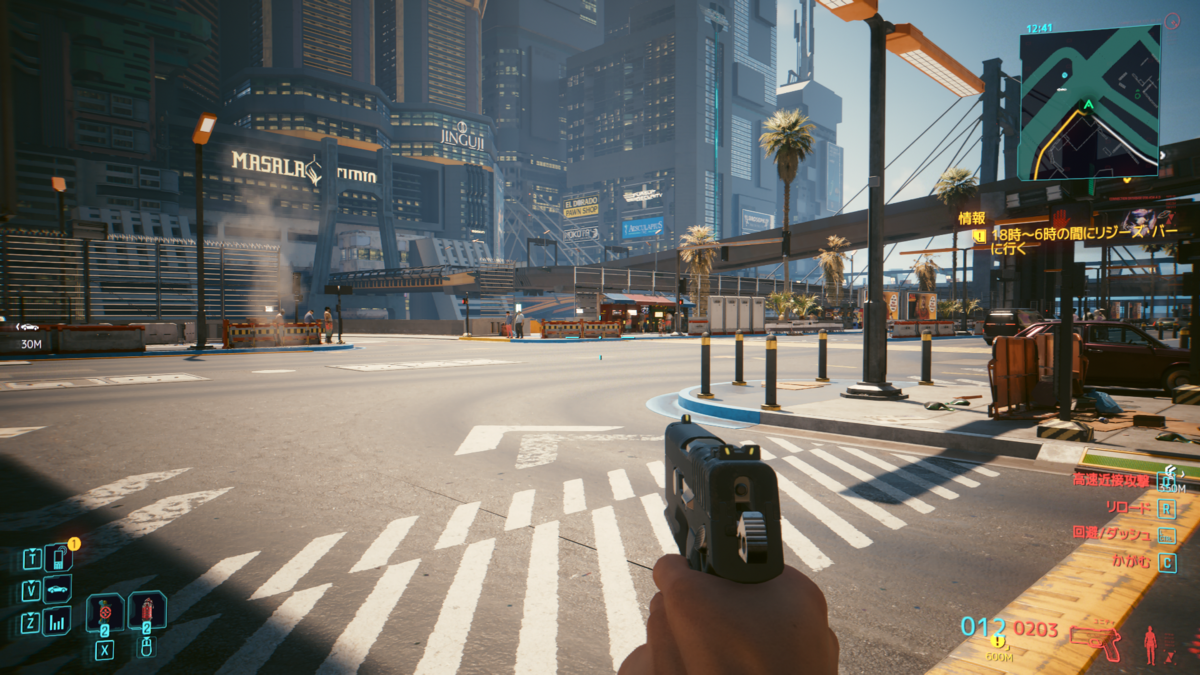Click the red character stance silhouette

1150,643
